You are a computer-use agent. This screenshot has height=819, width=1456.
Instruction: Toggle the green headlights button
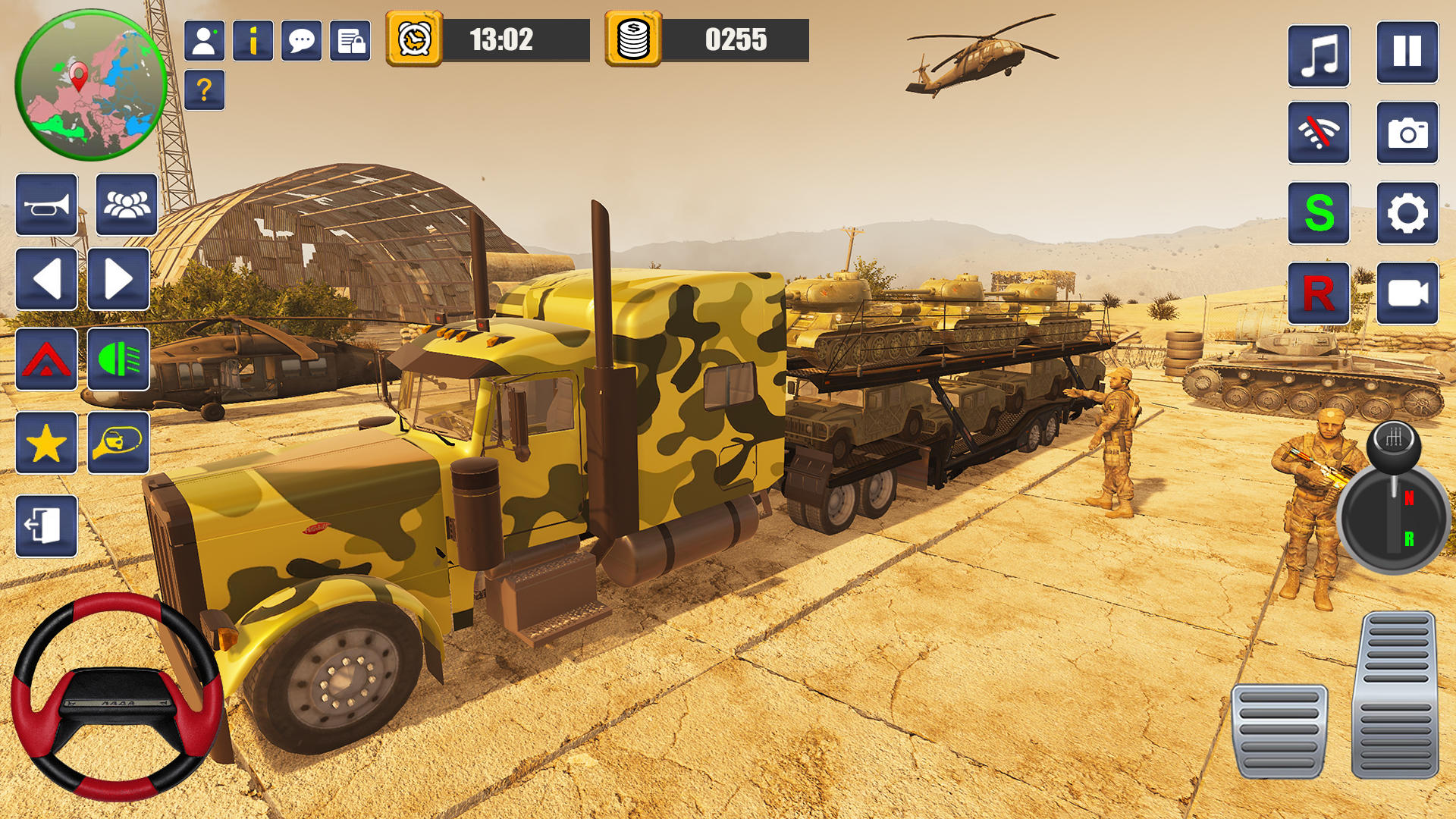click(x=118, y=359)
